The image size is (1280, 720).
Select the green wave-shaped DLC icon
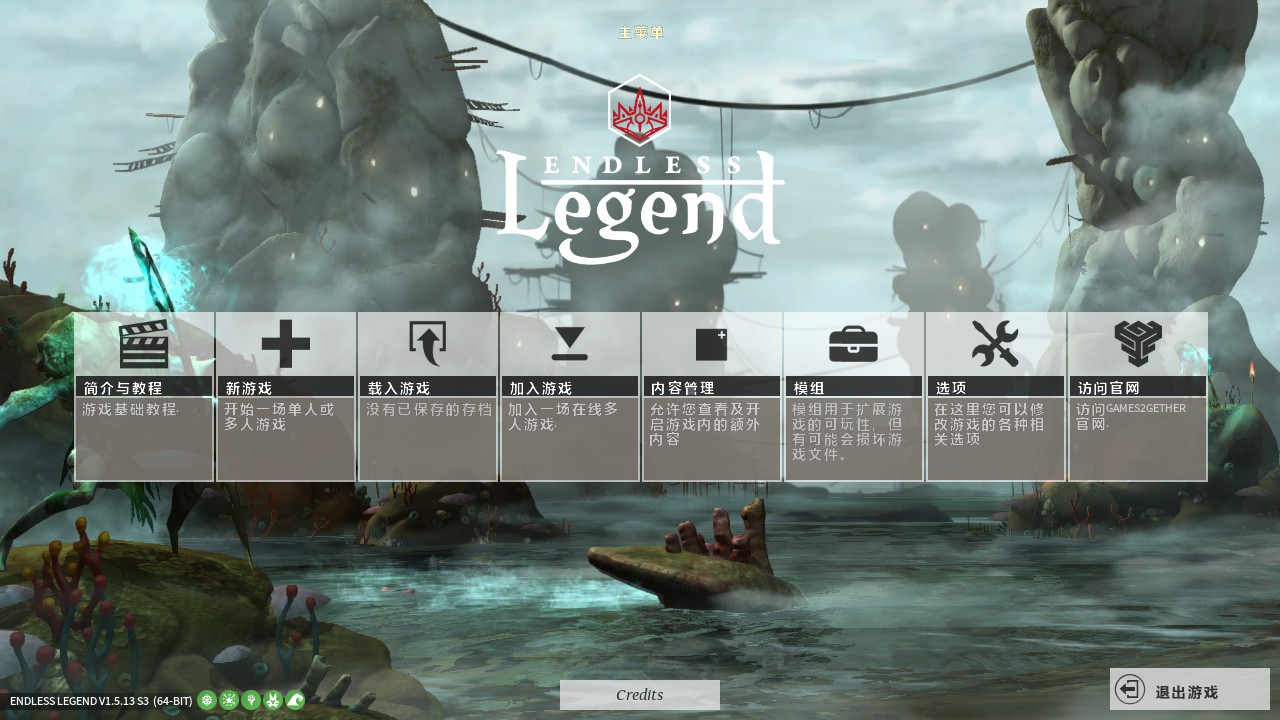294,701
